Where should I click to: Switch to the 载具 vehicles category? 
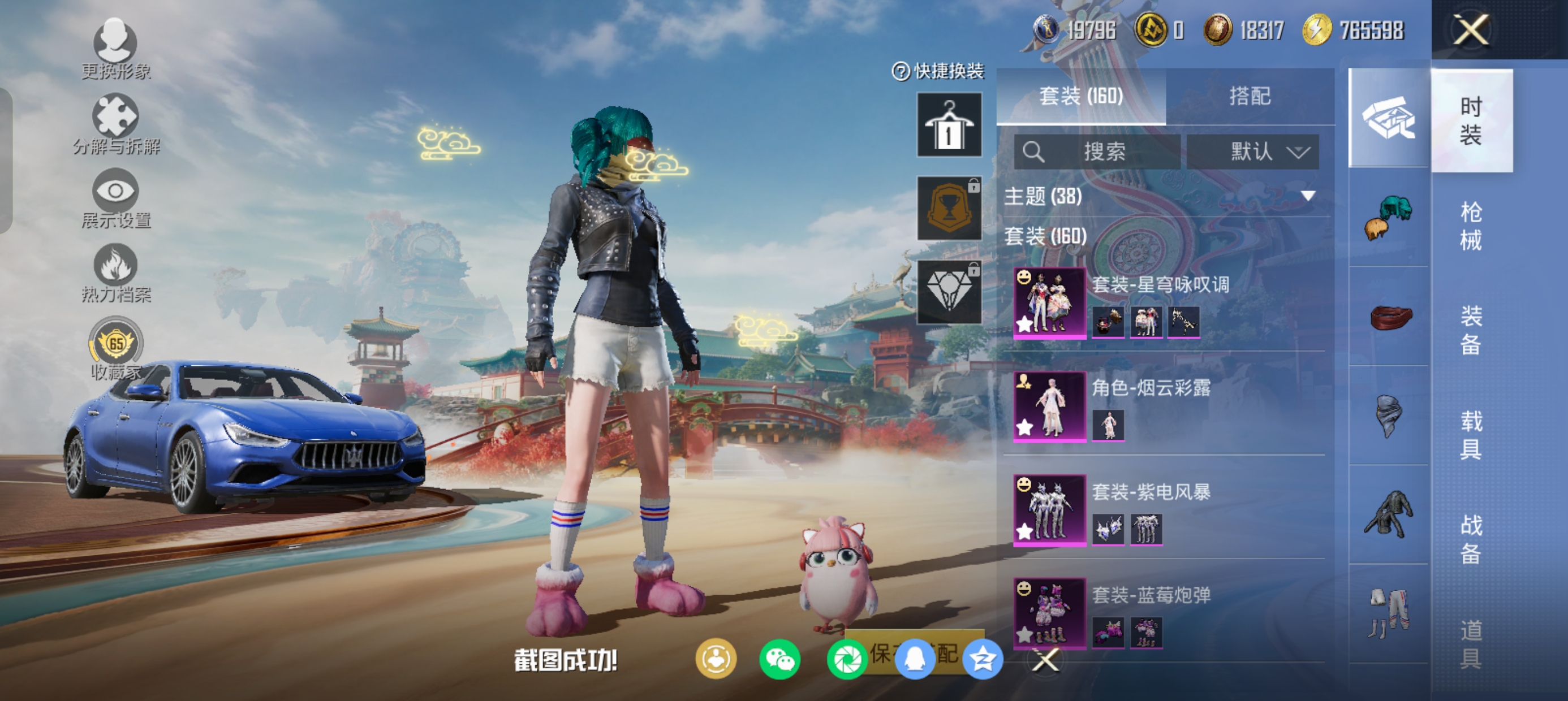[x=1471, y=435]
